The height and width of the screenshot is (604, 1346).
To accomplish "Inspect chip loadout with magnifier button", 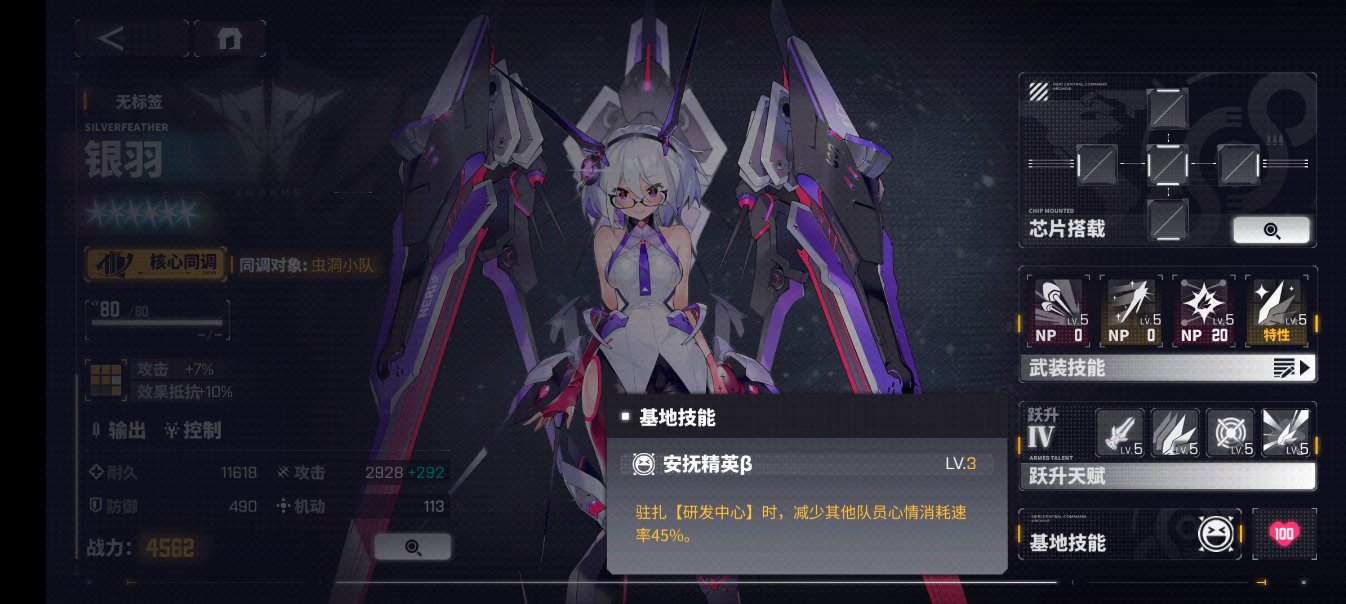I will 1271,230.
